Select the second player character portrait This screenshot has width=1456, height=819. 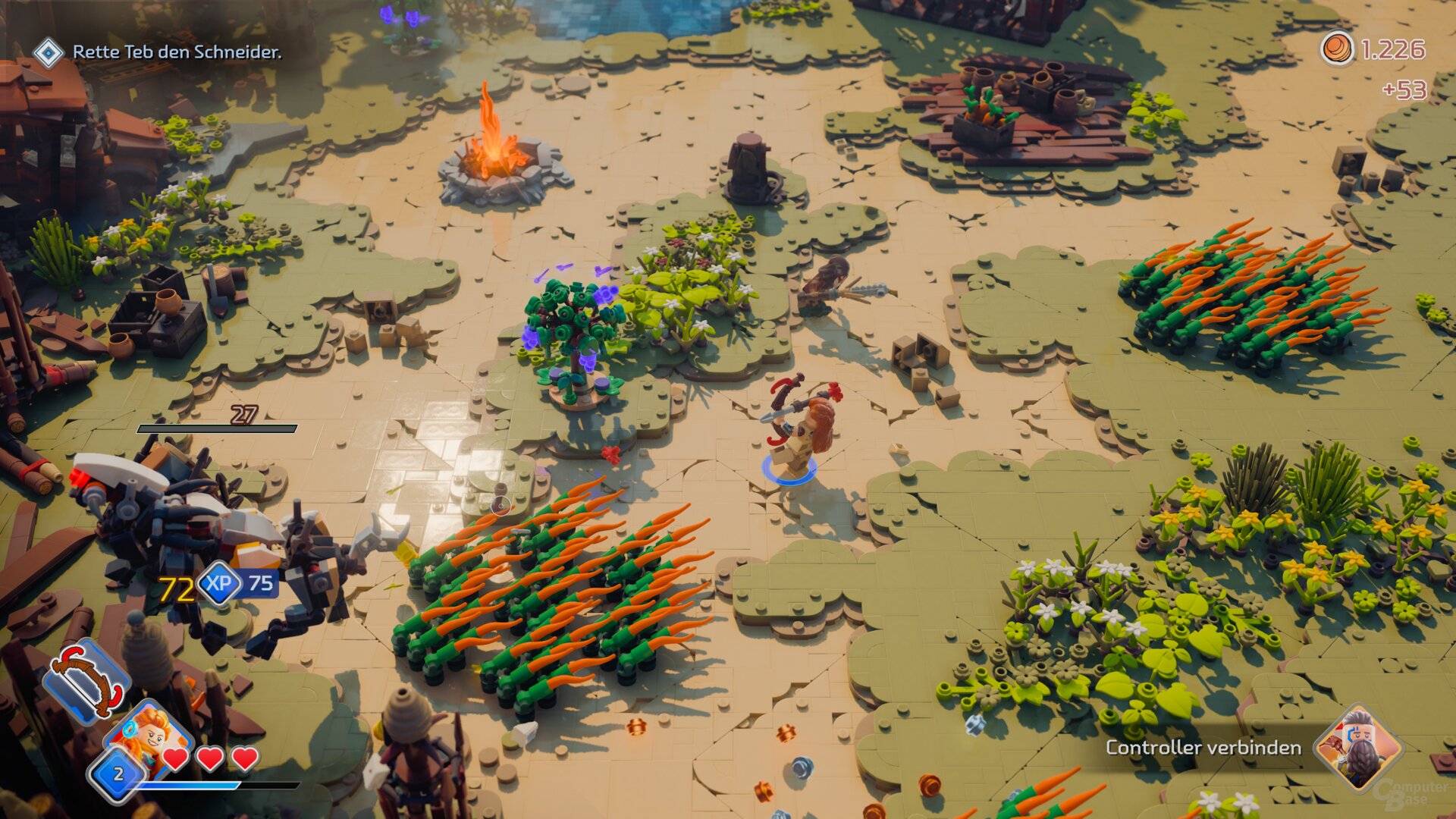pos(1357,748)
